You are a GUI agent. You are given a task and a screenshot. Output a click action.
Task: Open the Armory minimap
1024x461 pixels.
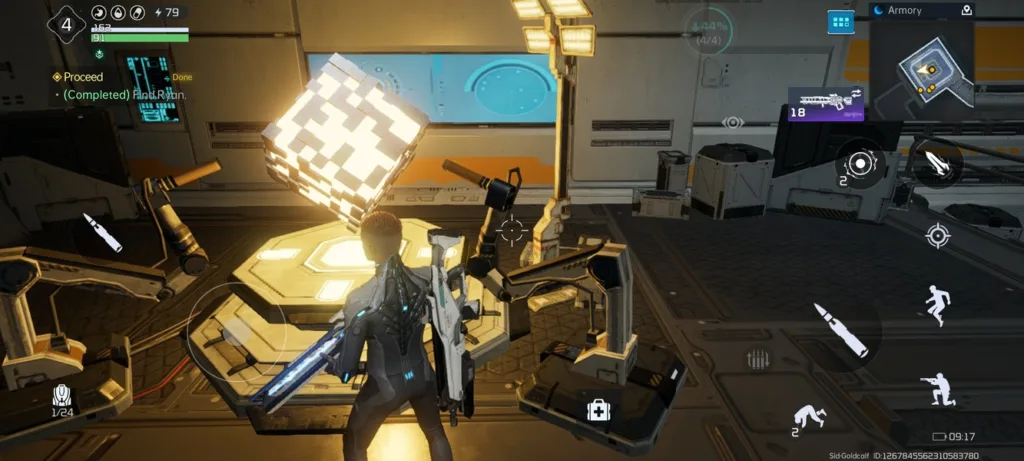click(x=921, y=66)
